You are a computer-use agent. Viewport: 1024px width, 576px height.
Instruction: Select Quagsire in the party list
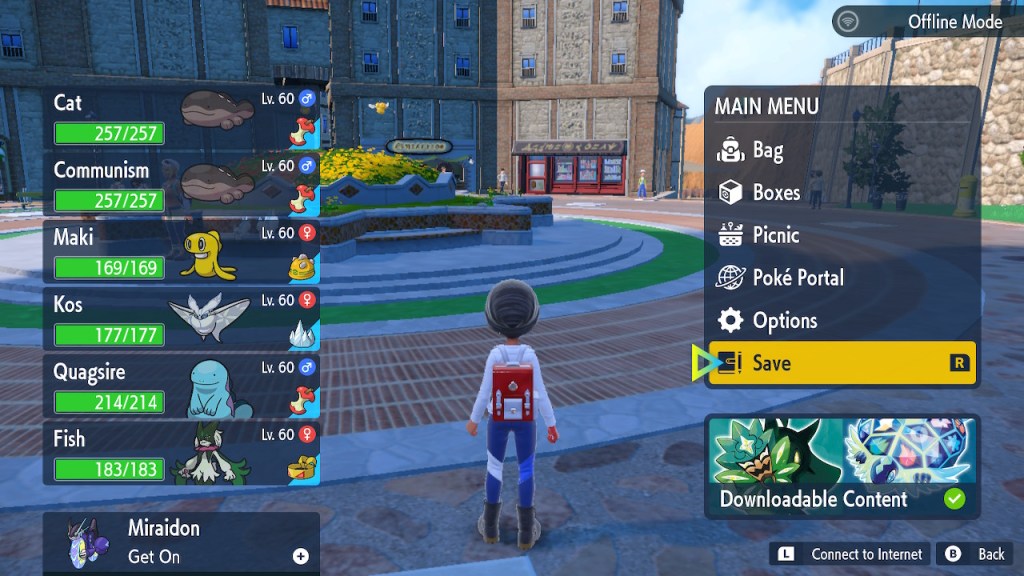click(181, 385)
